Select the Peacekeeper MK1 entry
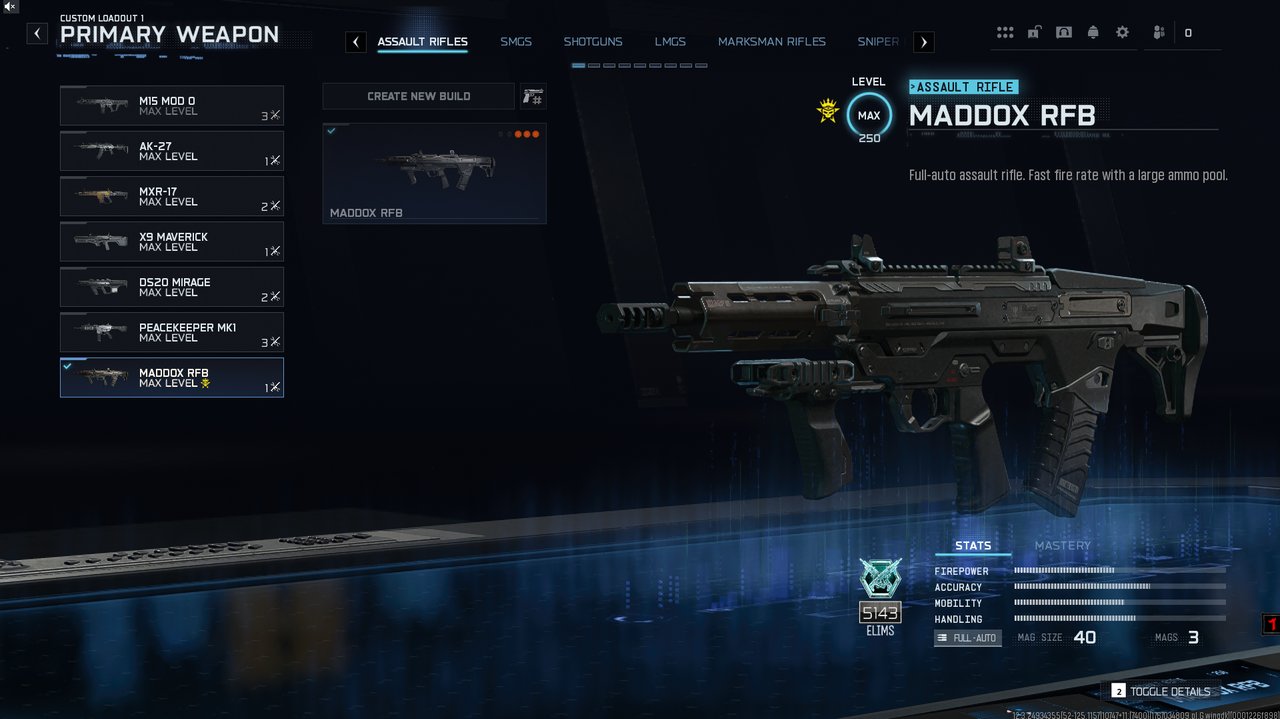The width and height of the screenshot is (1280, 719). pos(171,332)
